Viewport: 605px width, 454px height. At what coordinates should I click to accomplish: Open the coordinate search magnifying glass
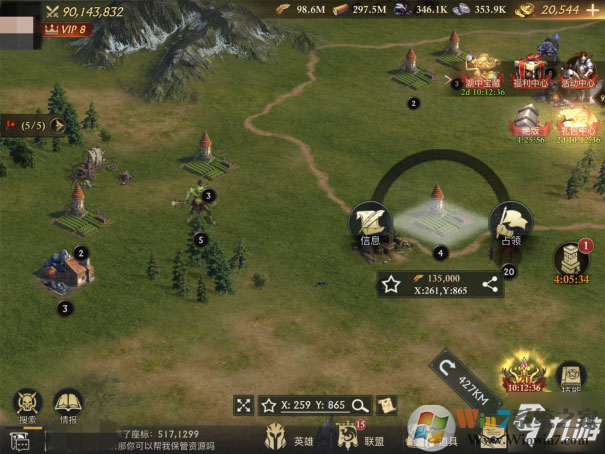358,405
